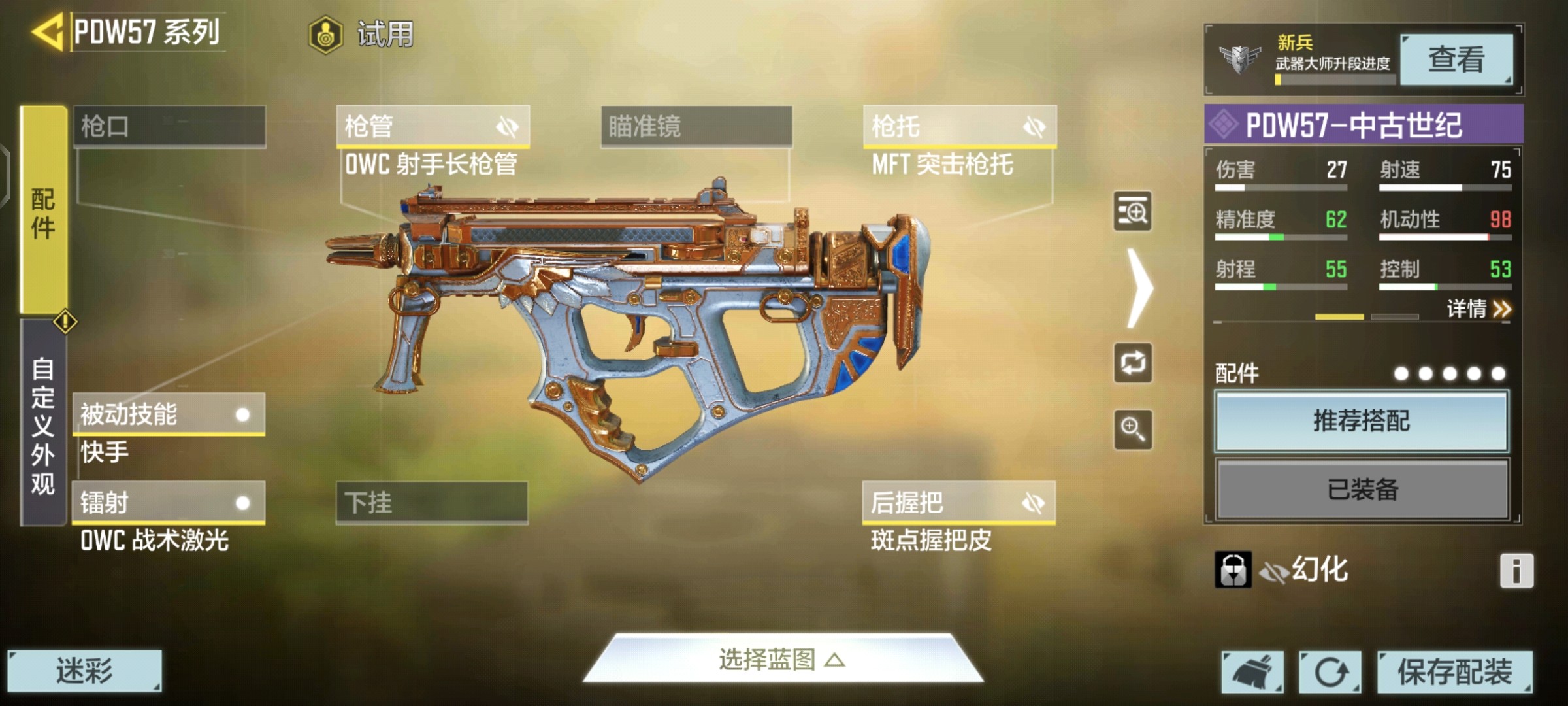Click the circular arrow reset icon
Screen dimensions: 1568x706
(x=1330, y=672)
